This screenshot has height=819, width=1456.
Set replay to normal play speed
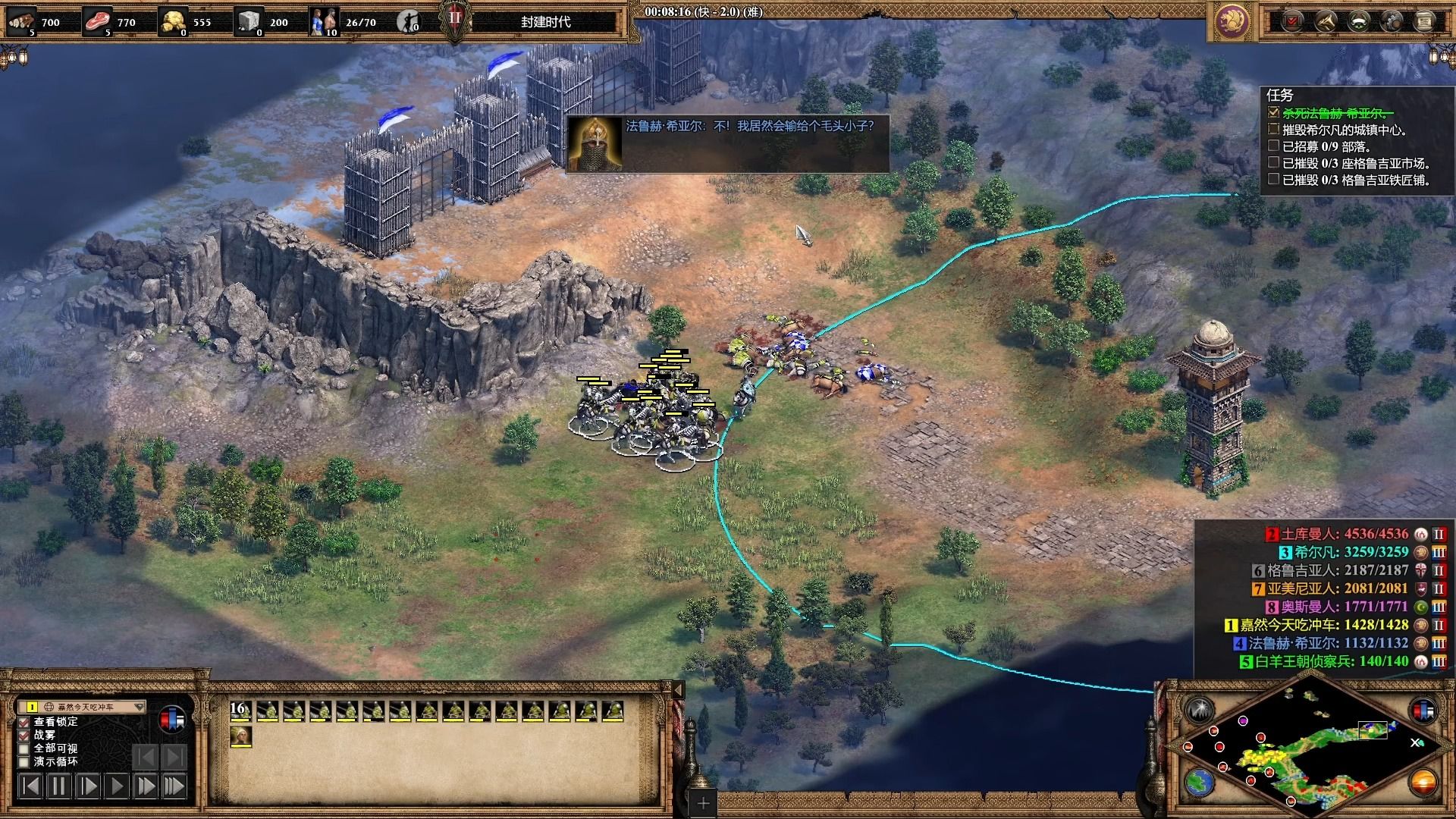[x=116, y=786]
